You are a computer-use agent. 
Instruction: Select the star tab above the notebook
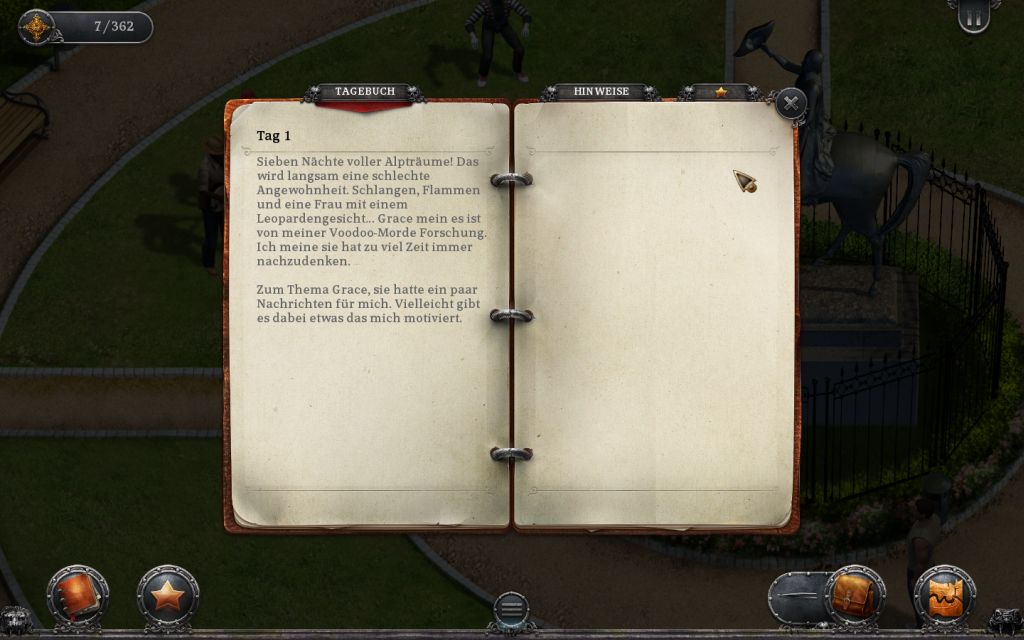(720, 92)
